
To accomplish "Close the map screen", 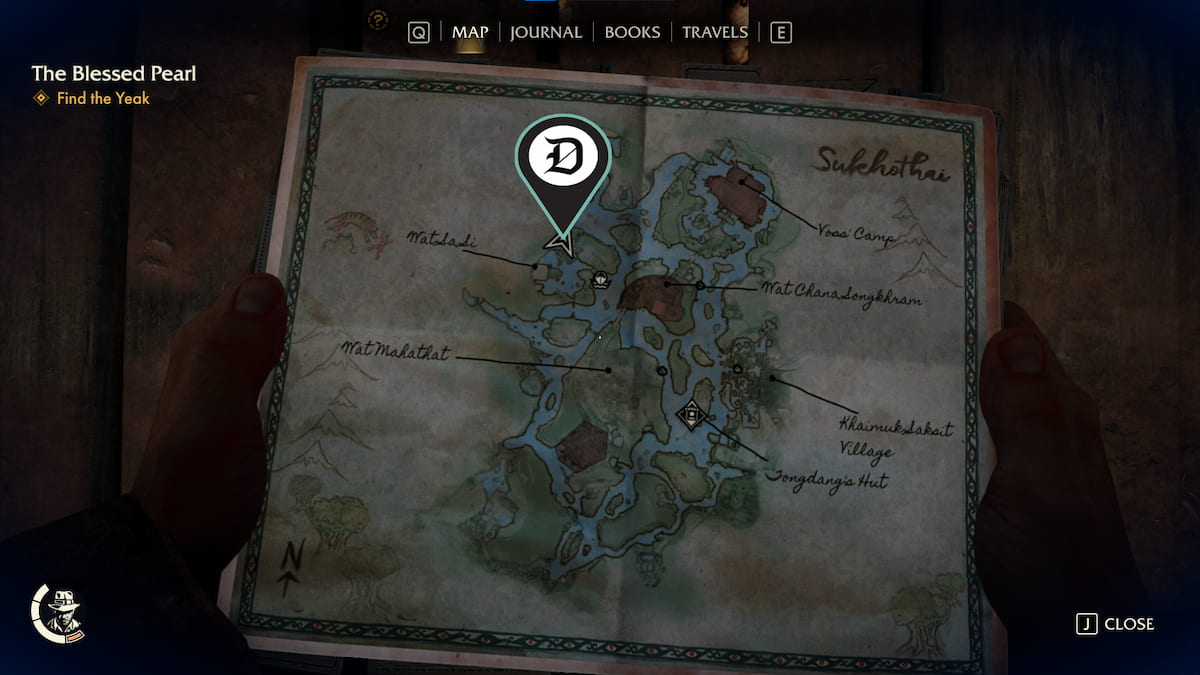I will pyautogui.click(x=1115, y=624).
